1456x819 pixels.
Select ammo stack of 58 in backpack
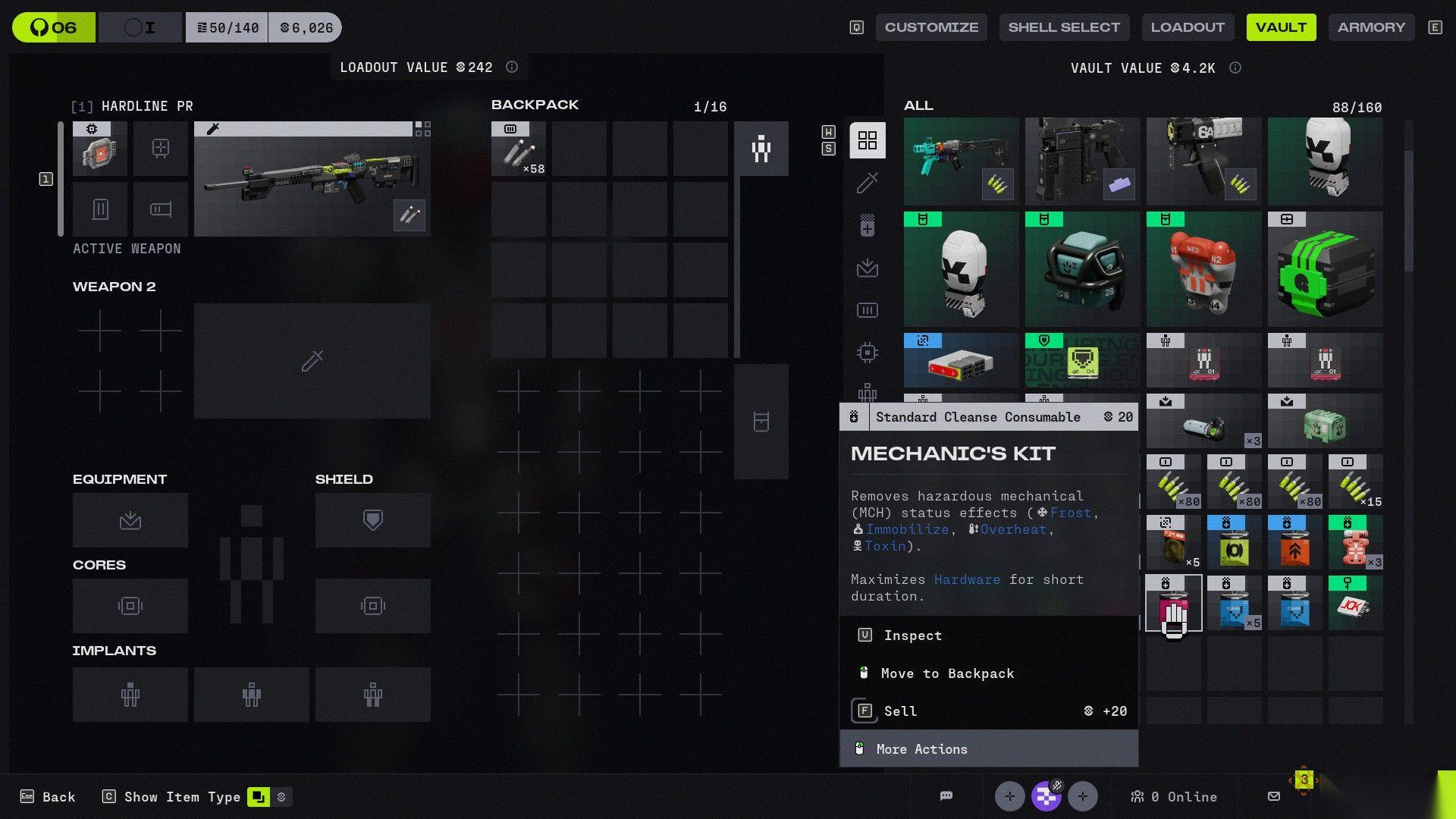tap(519, 149)
